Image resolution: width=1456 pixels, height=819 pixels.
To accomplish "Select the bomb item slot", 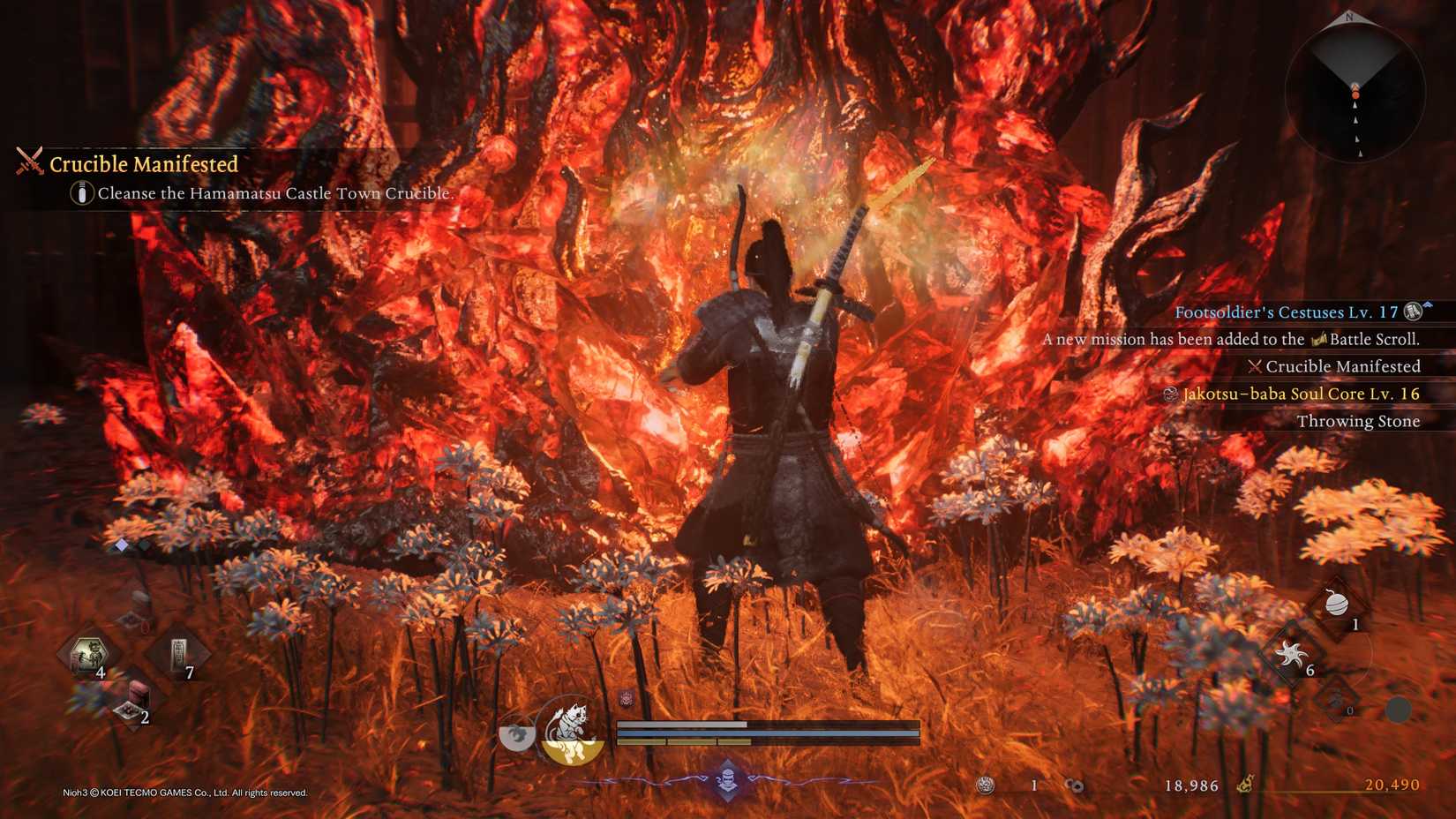I will (x=1338, y=605).
